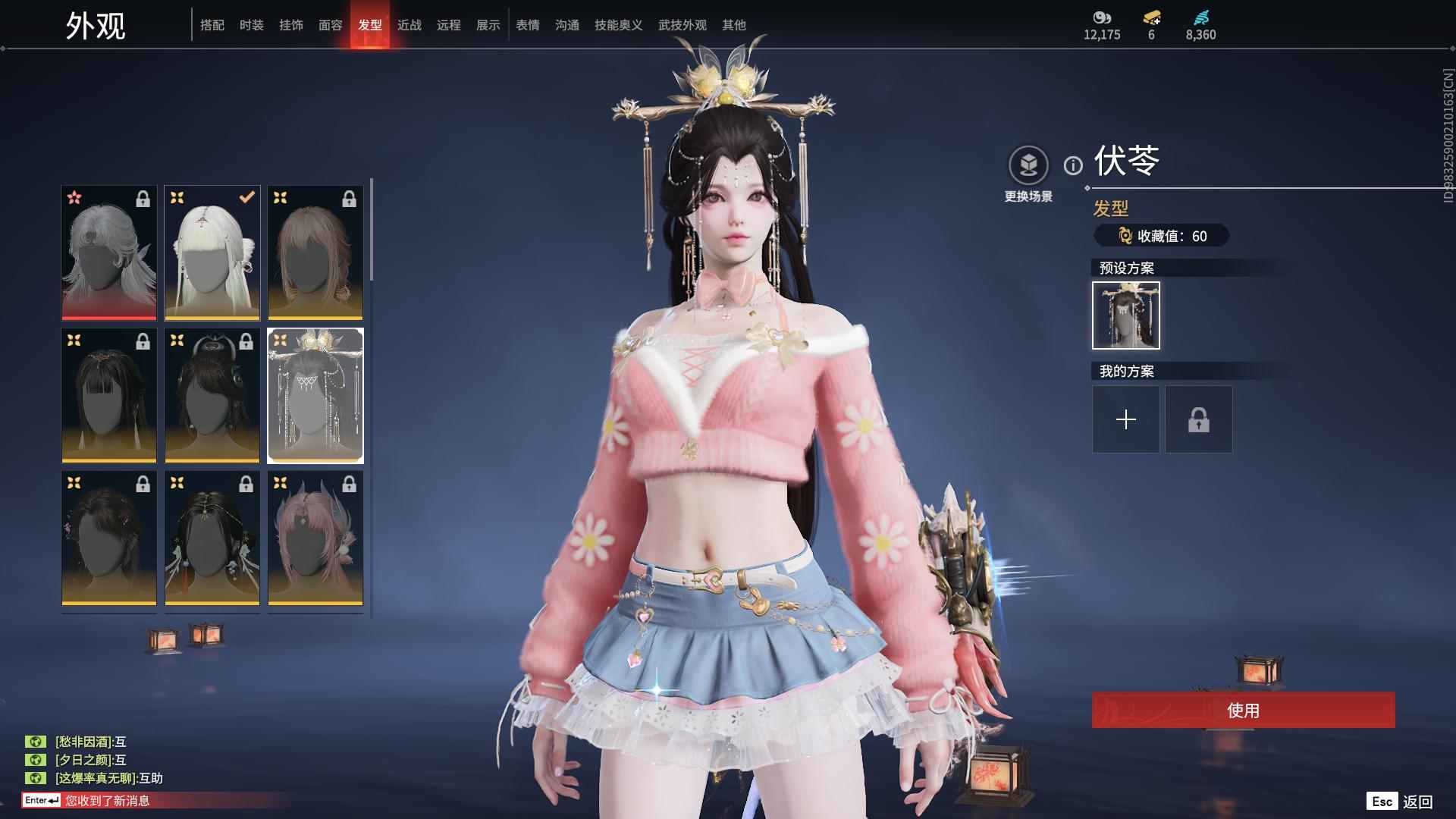
Task: Click the lock on the top-left white hairstyle
Action: tap(143, 197)
